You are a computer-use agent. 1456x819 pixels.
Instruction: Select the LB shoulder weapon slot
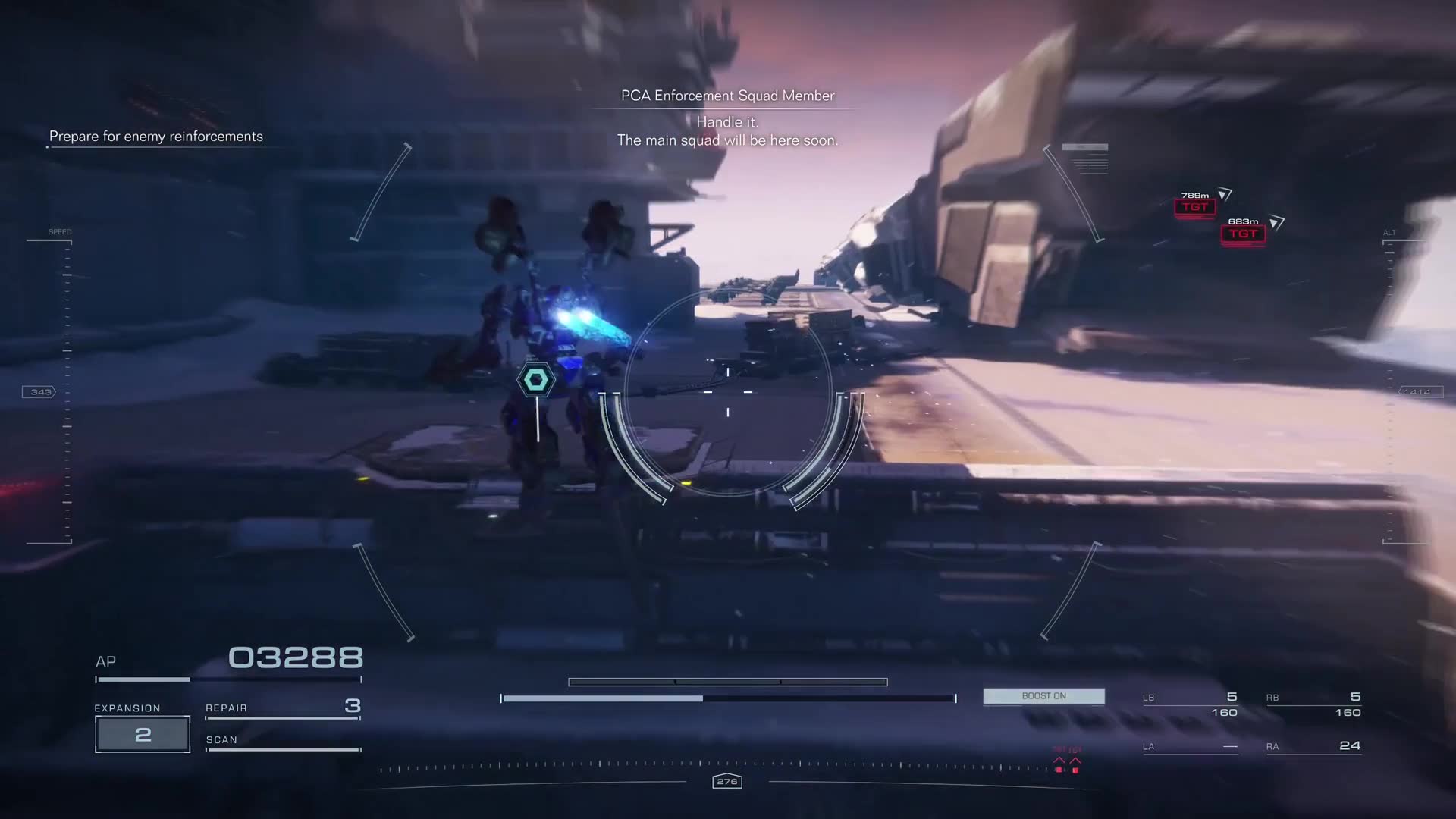pos(1190,704)
